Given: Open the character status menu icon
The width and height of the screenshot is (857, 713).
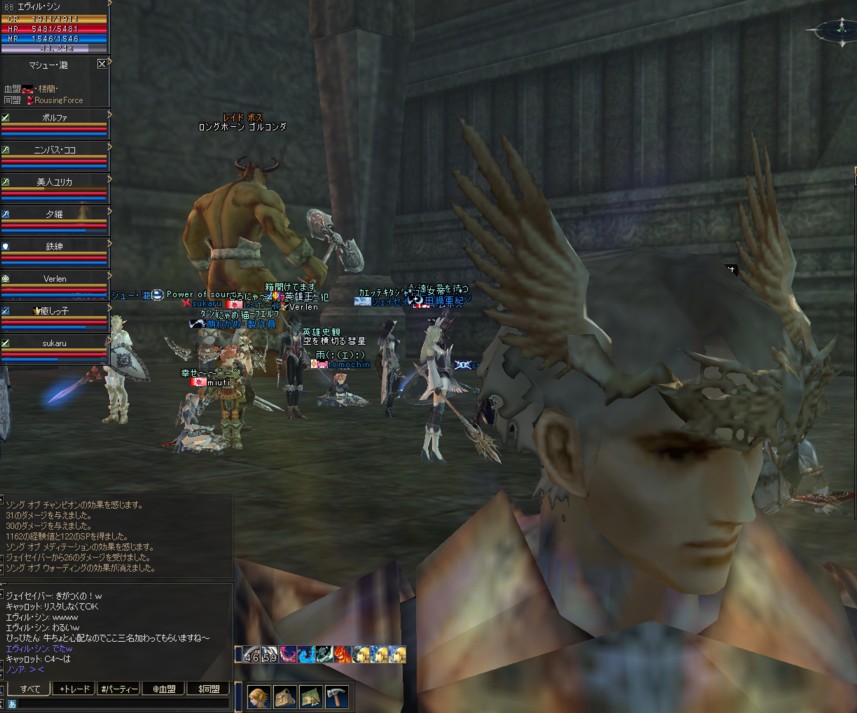Looking at the screenshot, I should pos(259,697).
